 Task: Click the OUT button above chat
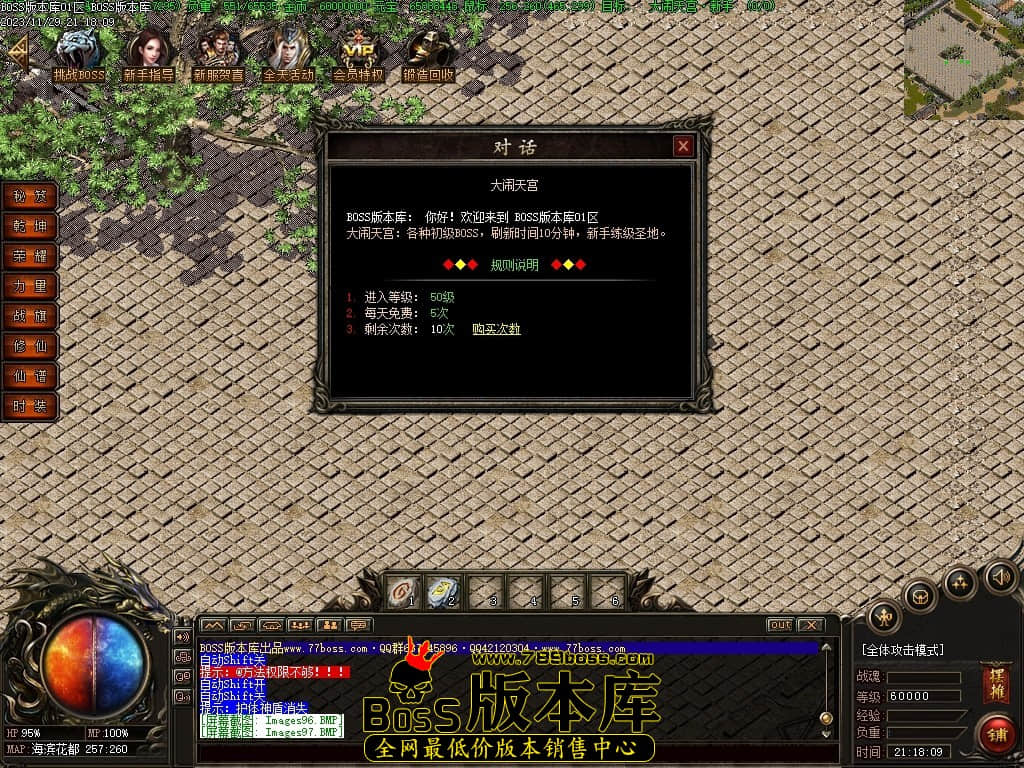click(x=780, y=625)
